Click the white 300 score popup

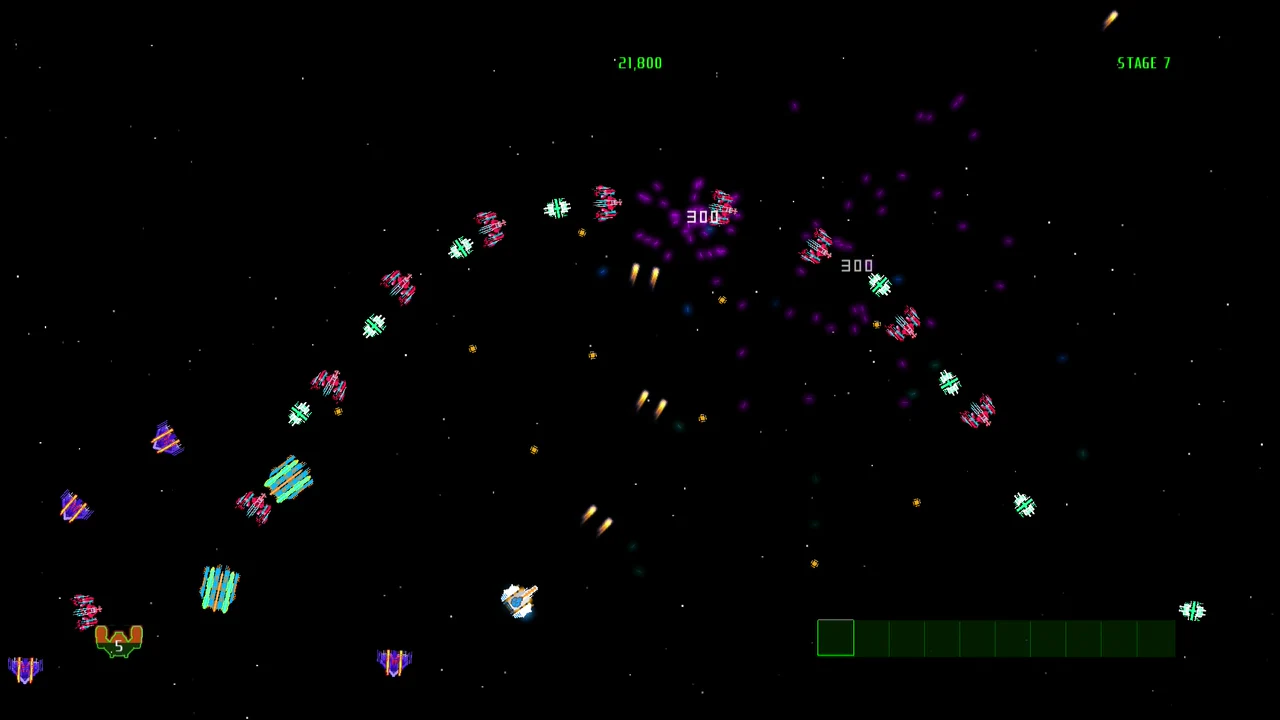pos(857,265)
